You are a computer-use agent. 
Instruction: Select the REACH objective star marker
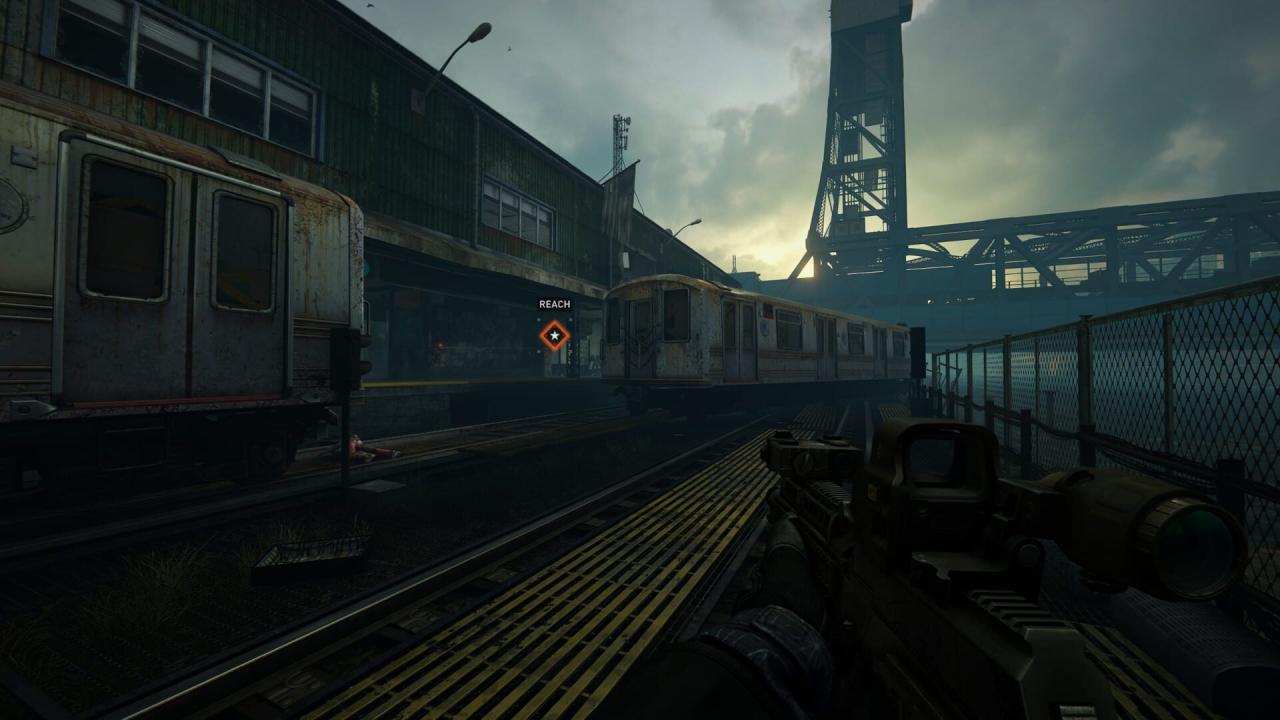tap(554, 335)
